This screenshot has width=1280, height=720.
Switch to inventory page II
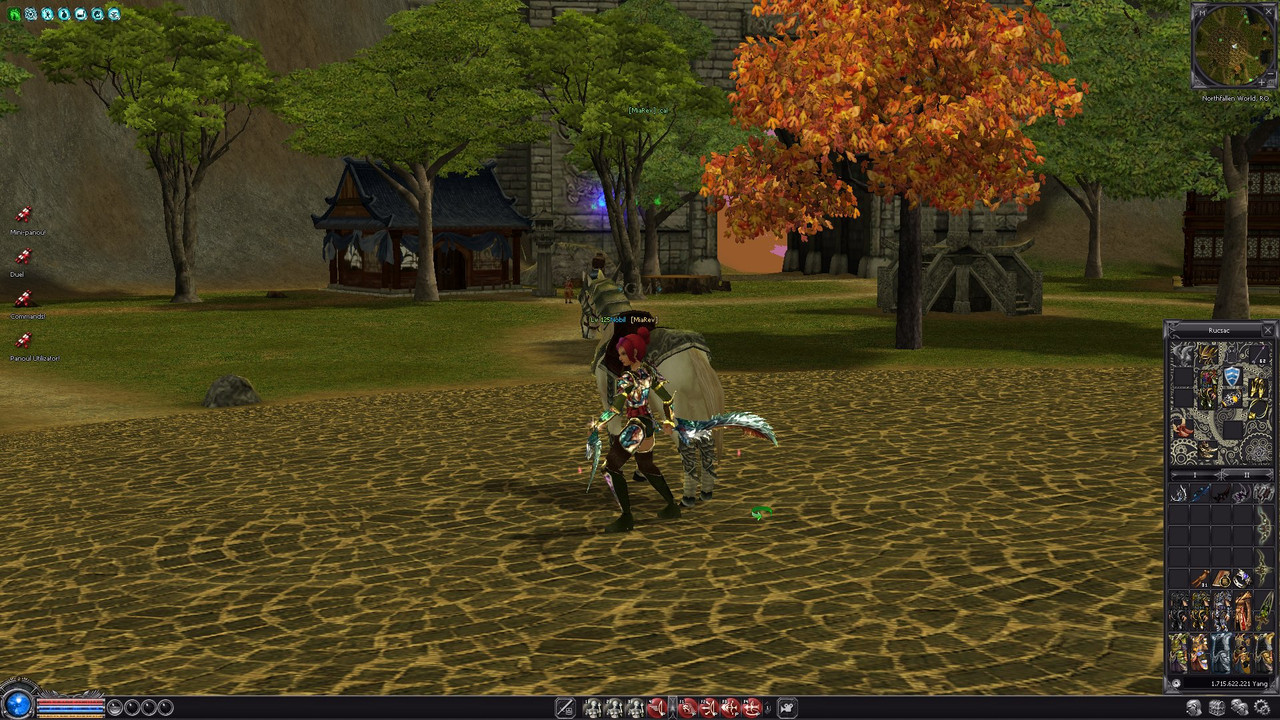(x=1246, y=475)
